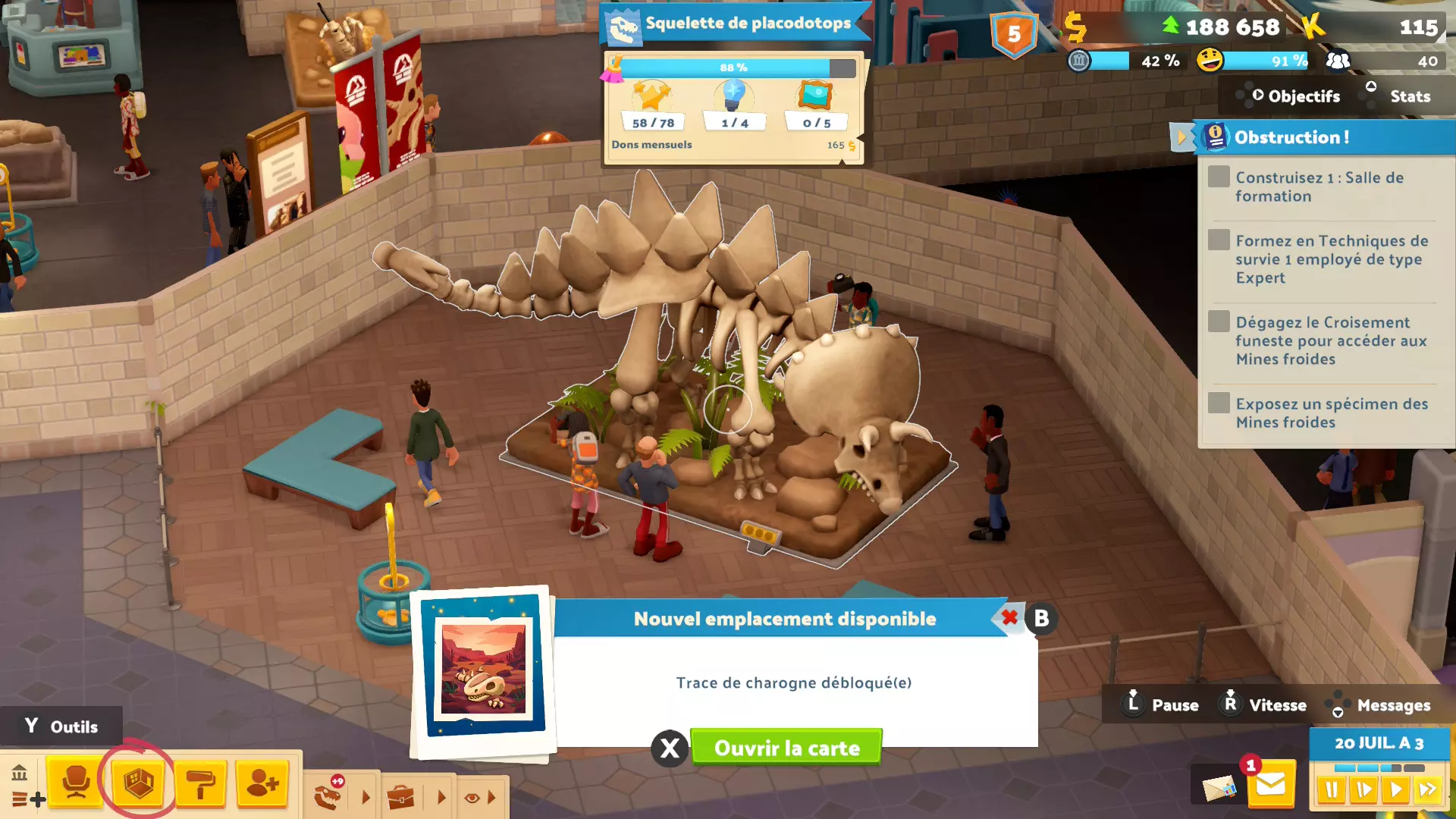Open the briefcase management menu

[400, 797]
